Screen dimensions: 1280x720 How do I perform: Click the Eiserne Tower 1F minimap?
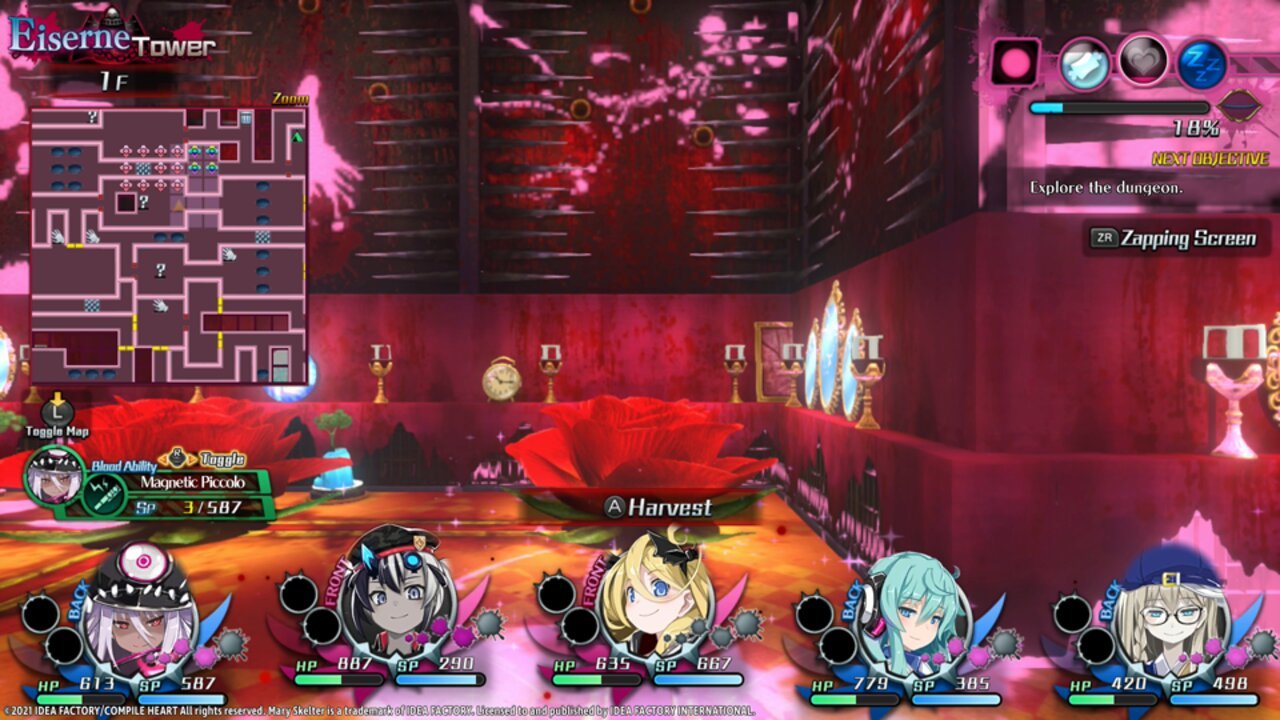(x=168, y=244)
